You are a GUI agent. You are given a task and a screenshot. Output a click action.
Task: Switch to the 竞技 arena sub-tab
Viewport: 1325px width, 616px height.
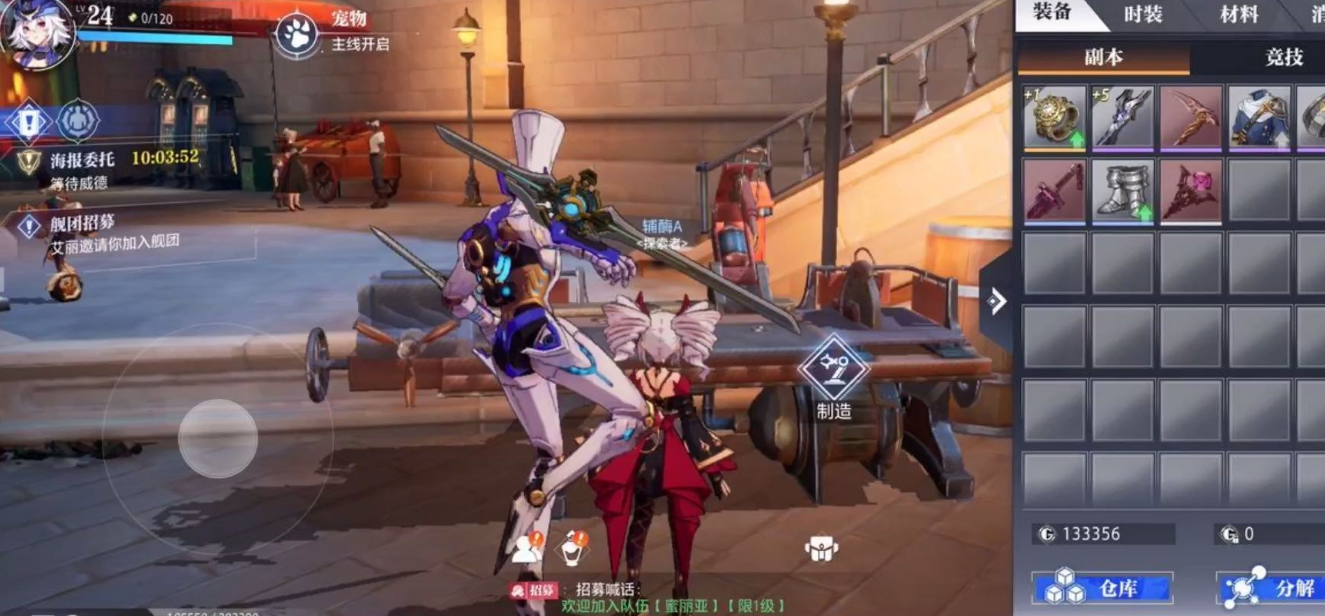point(1284,57)
